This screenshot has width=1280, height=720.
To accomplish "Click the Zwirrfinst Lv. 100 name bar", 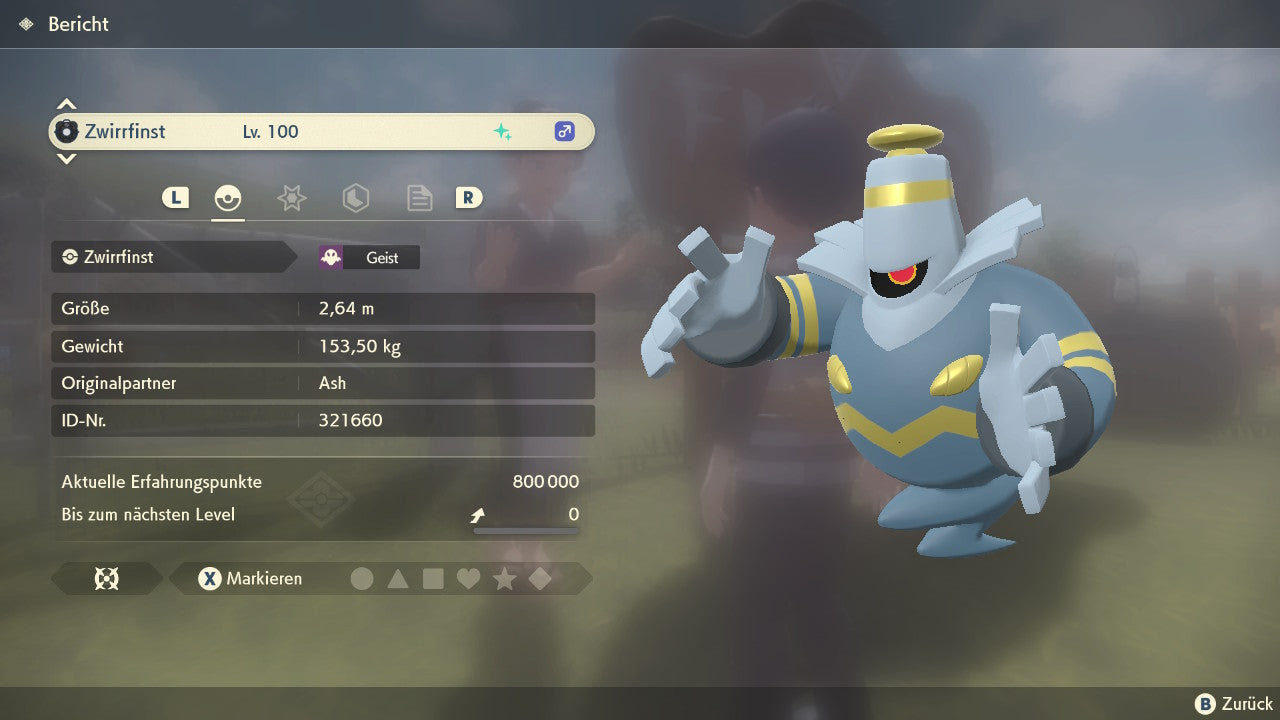I will pos(321,131).
